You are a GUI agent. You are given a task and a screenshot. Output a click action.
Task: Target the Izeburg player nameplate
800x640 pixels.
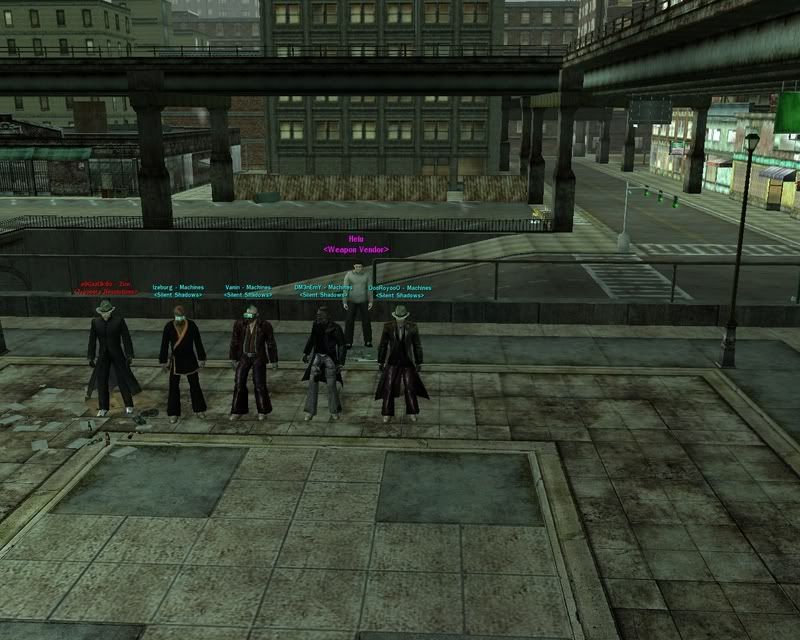click(x=177, y=291)
